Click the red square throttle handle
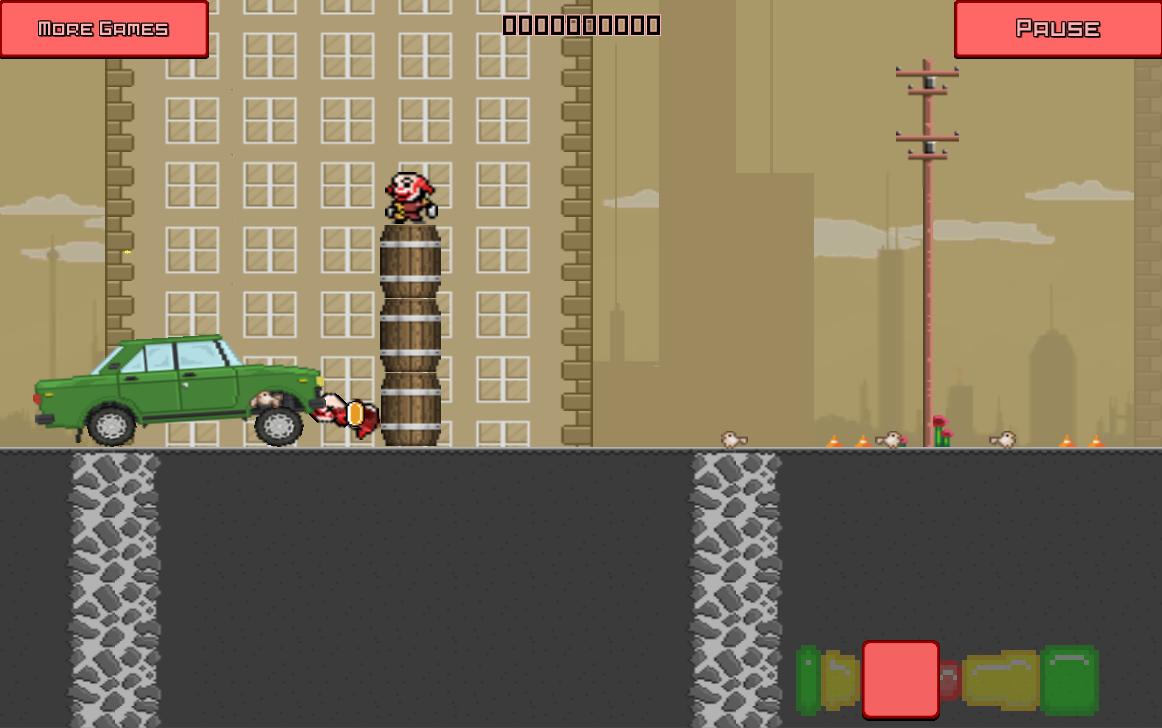This screenshot has height=728, width=1162. click(900, 680)
